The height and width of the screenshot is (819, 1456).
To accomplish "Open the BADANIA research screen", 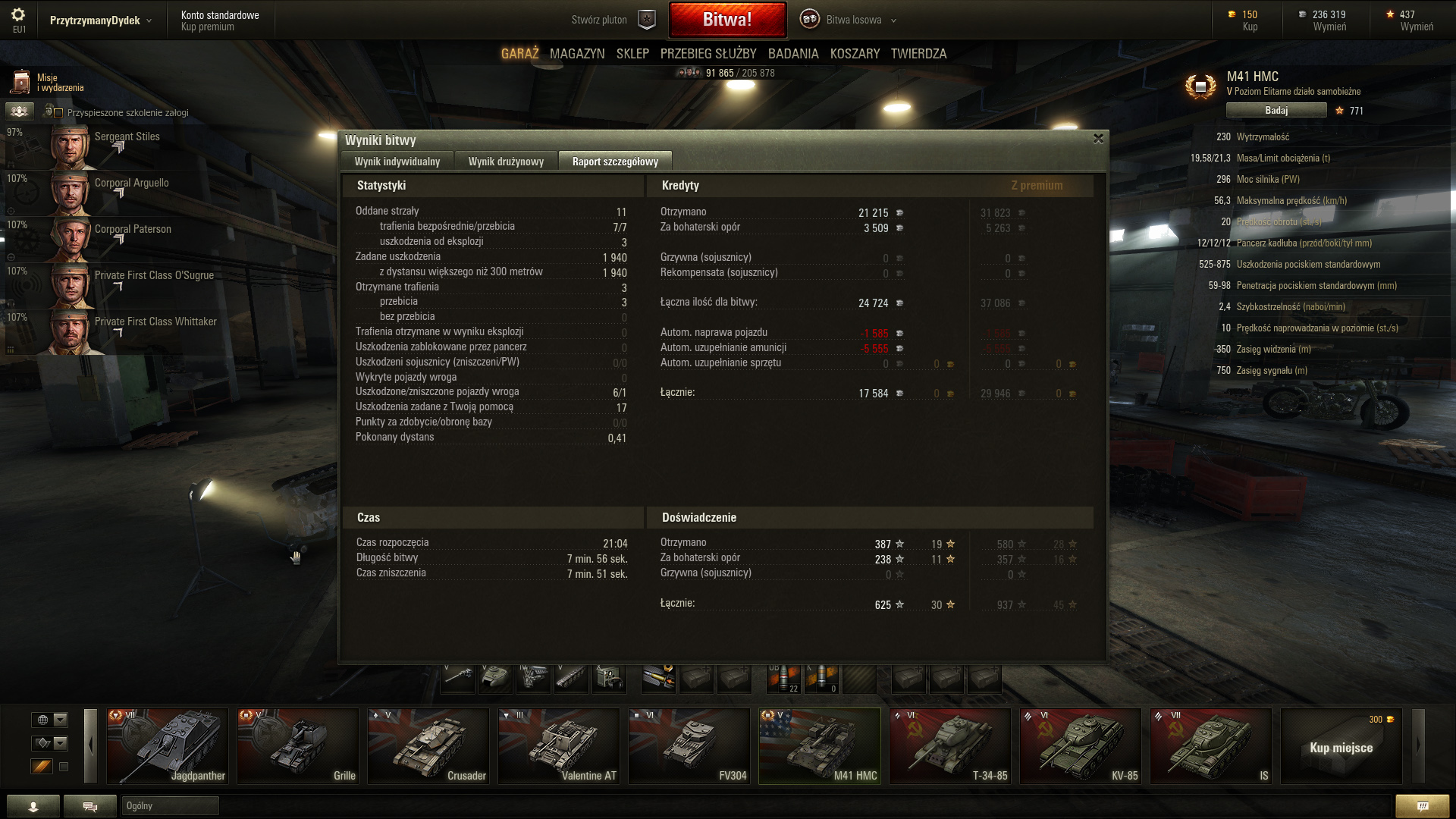I will (x=793, y=54).
